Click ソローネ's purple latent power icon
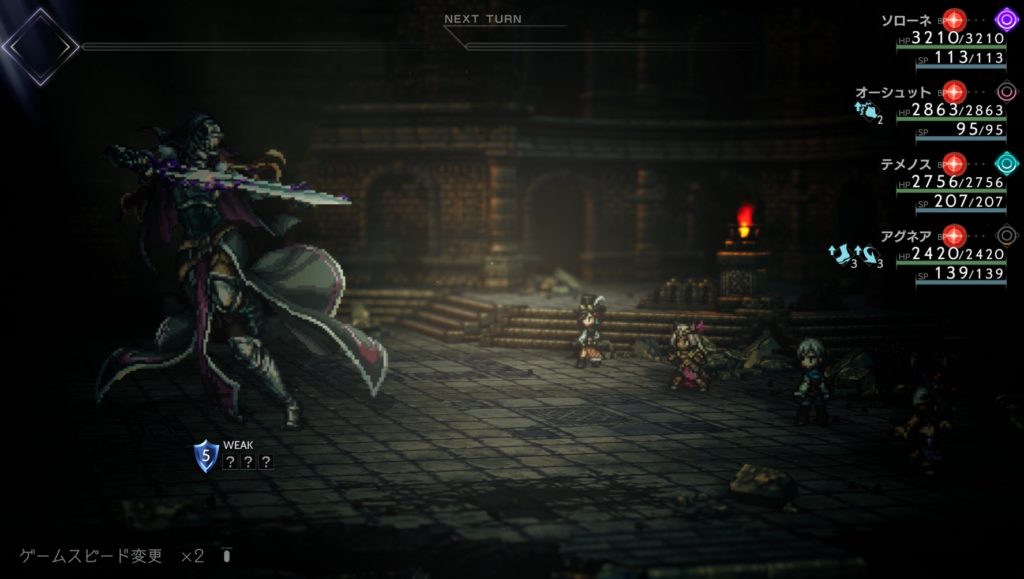 click(1007, 19)
